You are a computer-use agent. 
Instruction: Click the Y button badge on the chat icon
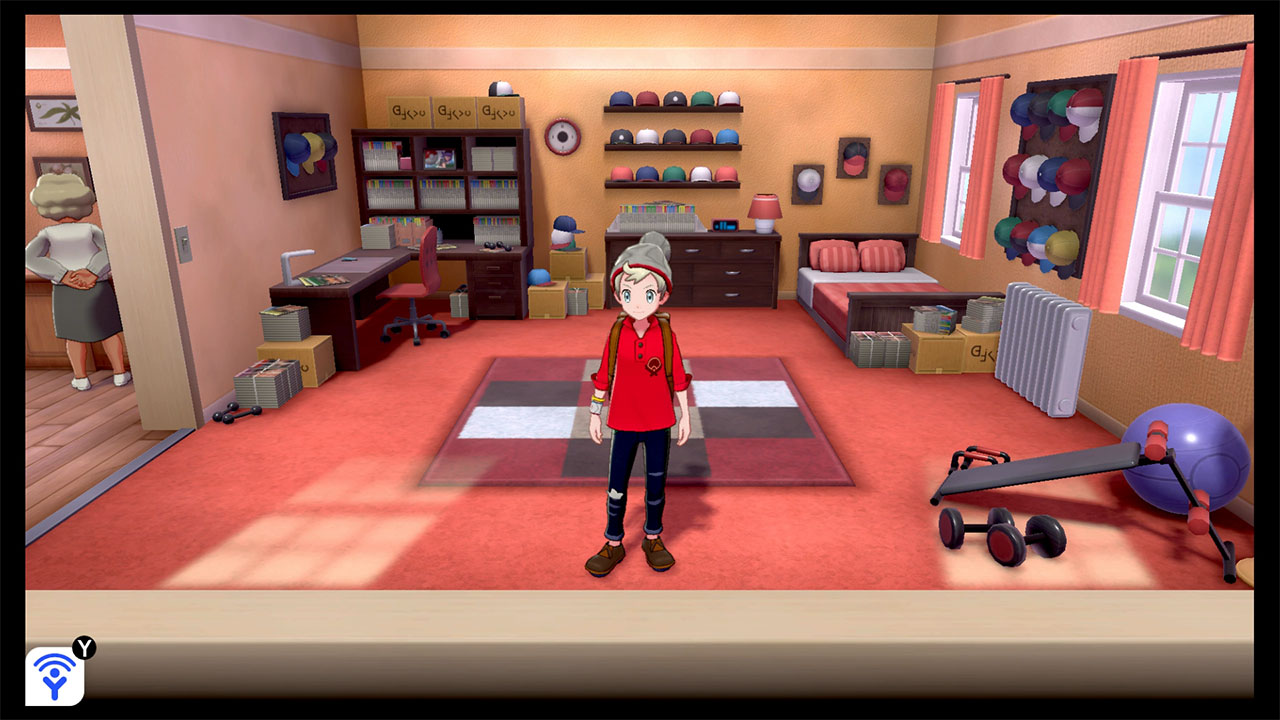coord(85,649)
